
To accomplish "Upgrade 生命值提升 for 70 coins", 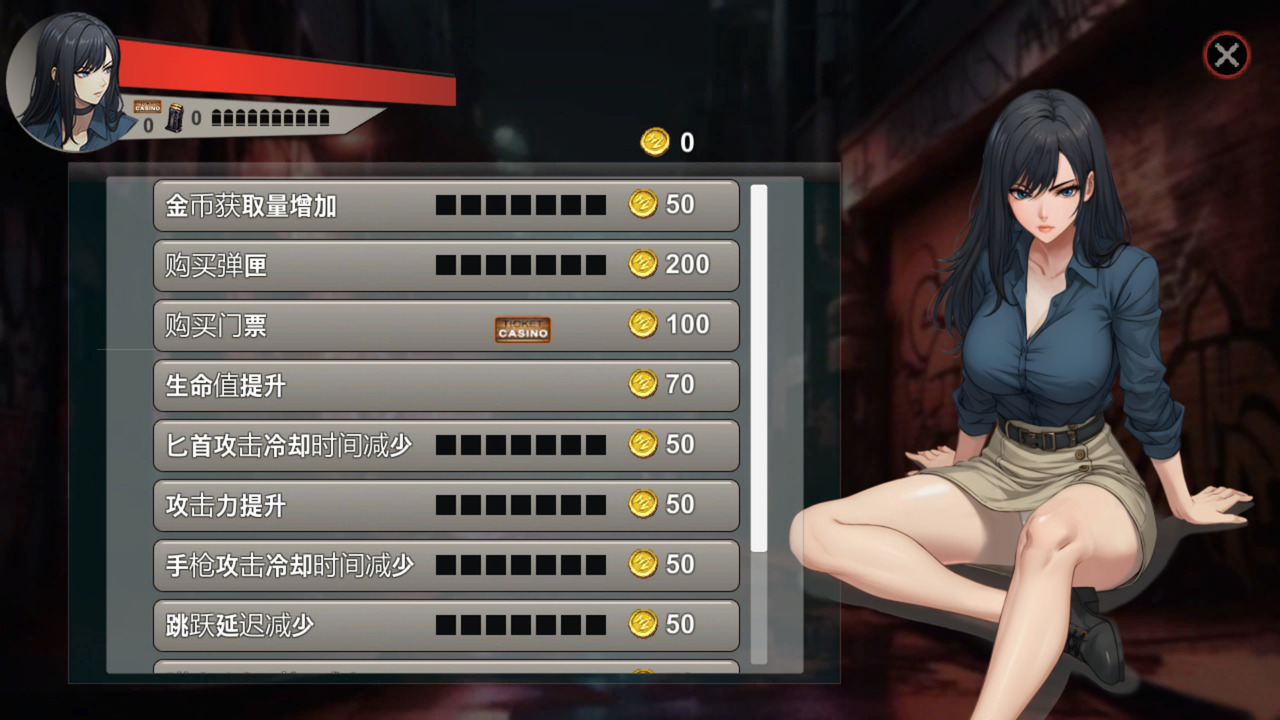I will pos(446,385).
